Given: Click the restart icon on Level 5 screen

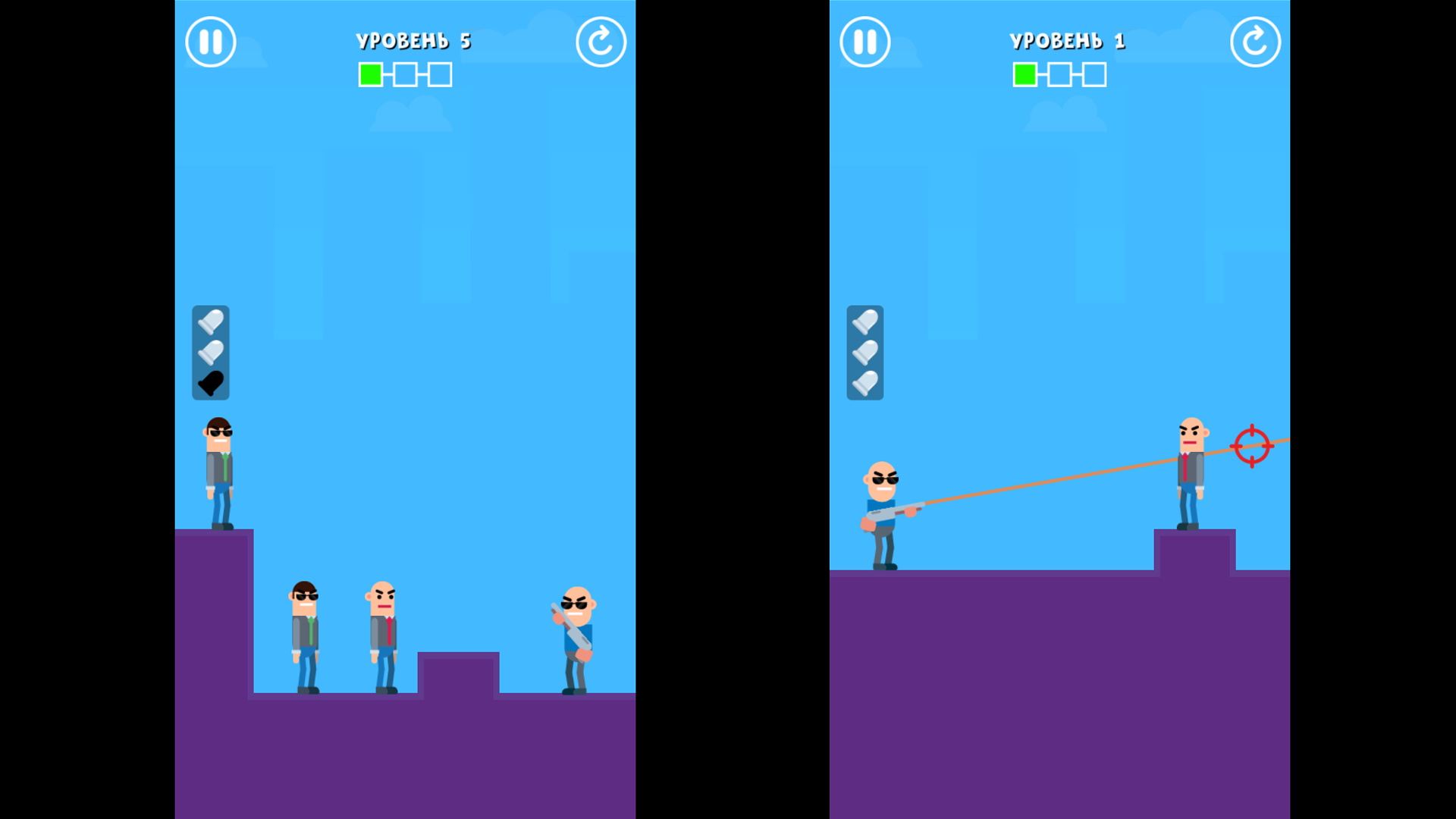Looking at the screenshot, I should pyautogui.click(x=601, y=42).
